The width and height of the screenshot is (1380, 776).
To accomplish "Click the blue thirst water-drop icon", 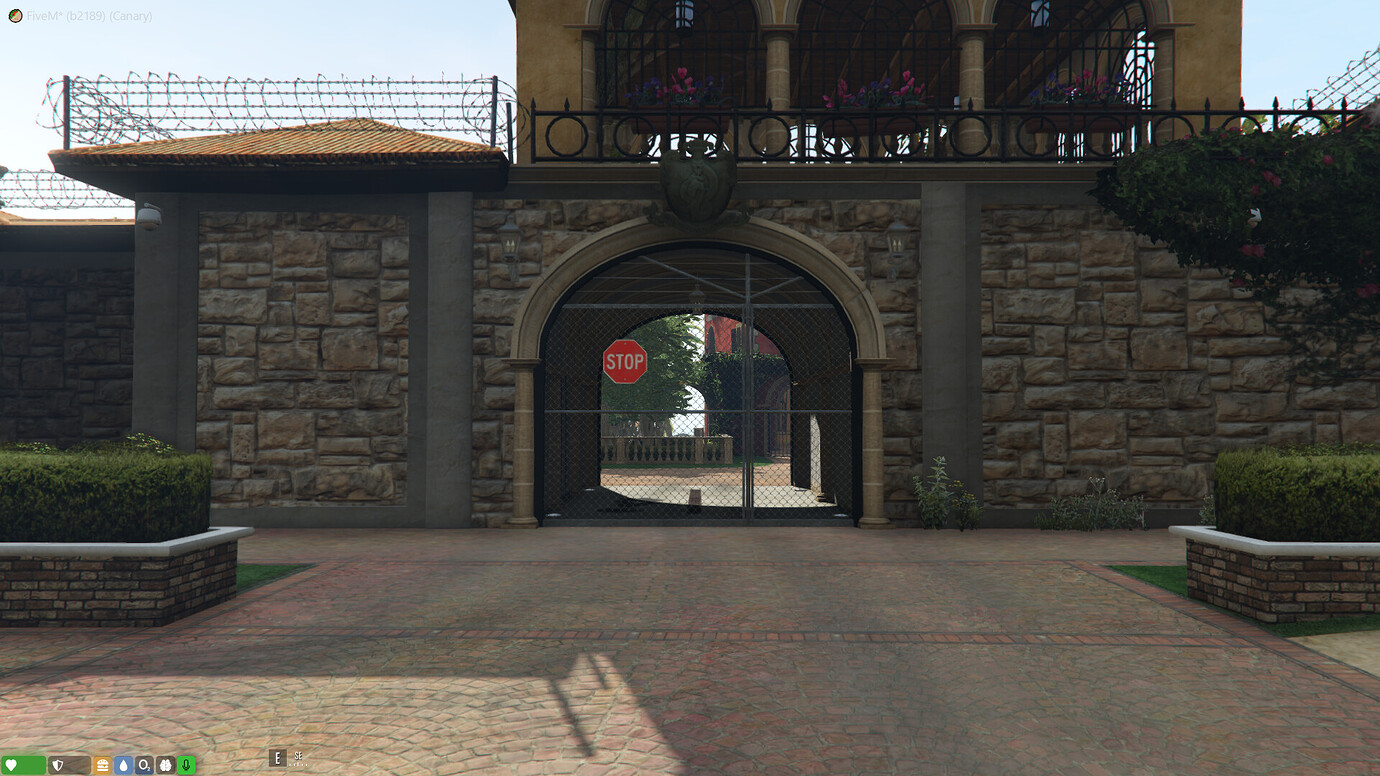I will 124,763.
